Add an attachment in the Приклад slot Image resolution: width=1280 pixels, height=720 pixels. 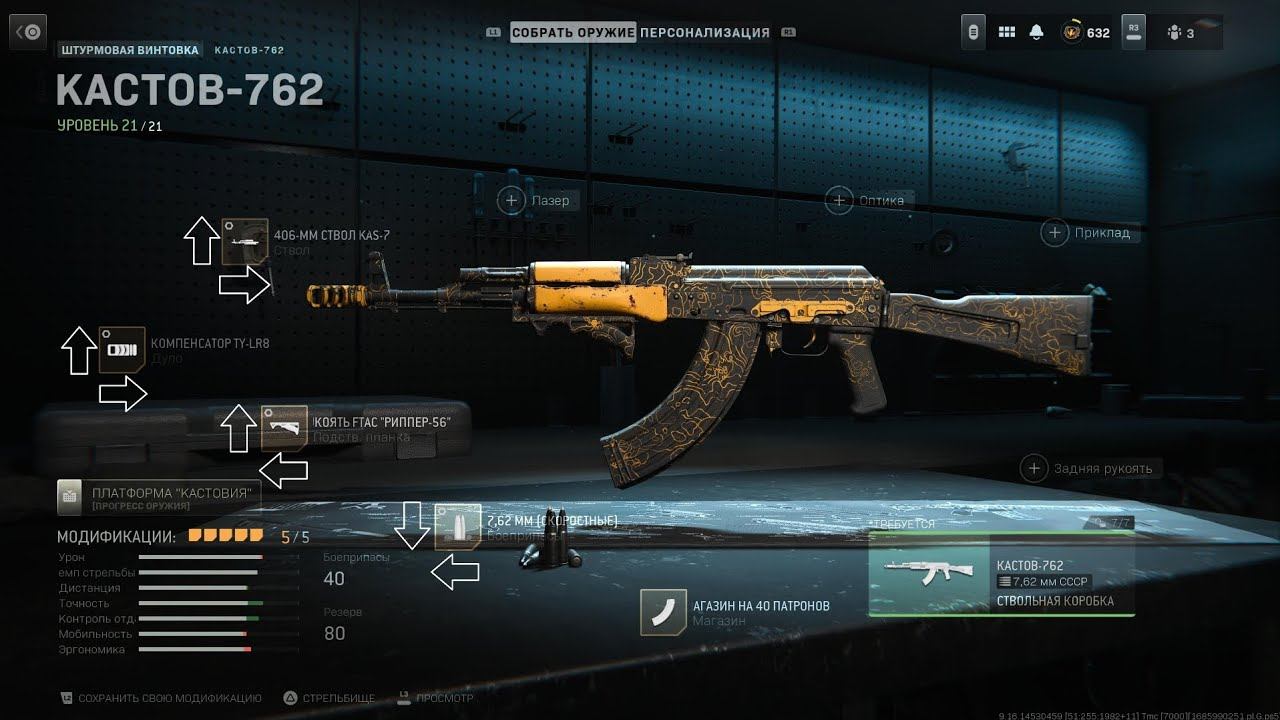tap(1055, 233)
